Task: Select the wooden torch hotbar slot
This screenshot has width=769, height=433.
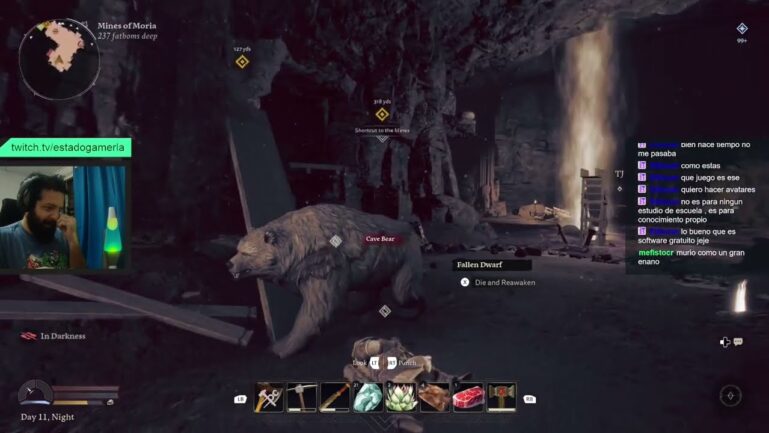Action: [335, 397]
